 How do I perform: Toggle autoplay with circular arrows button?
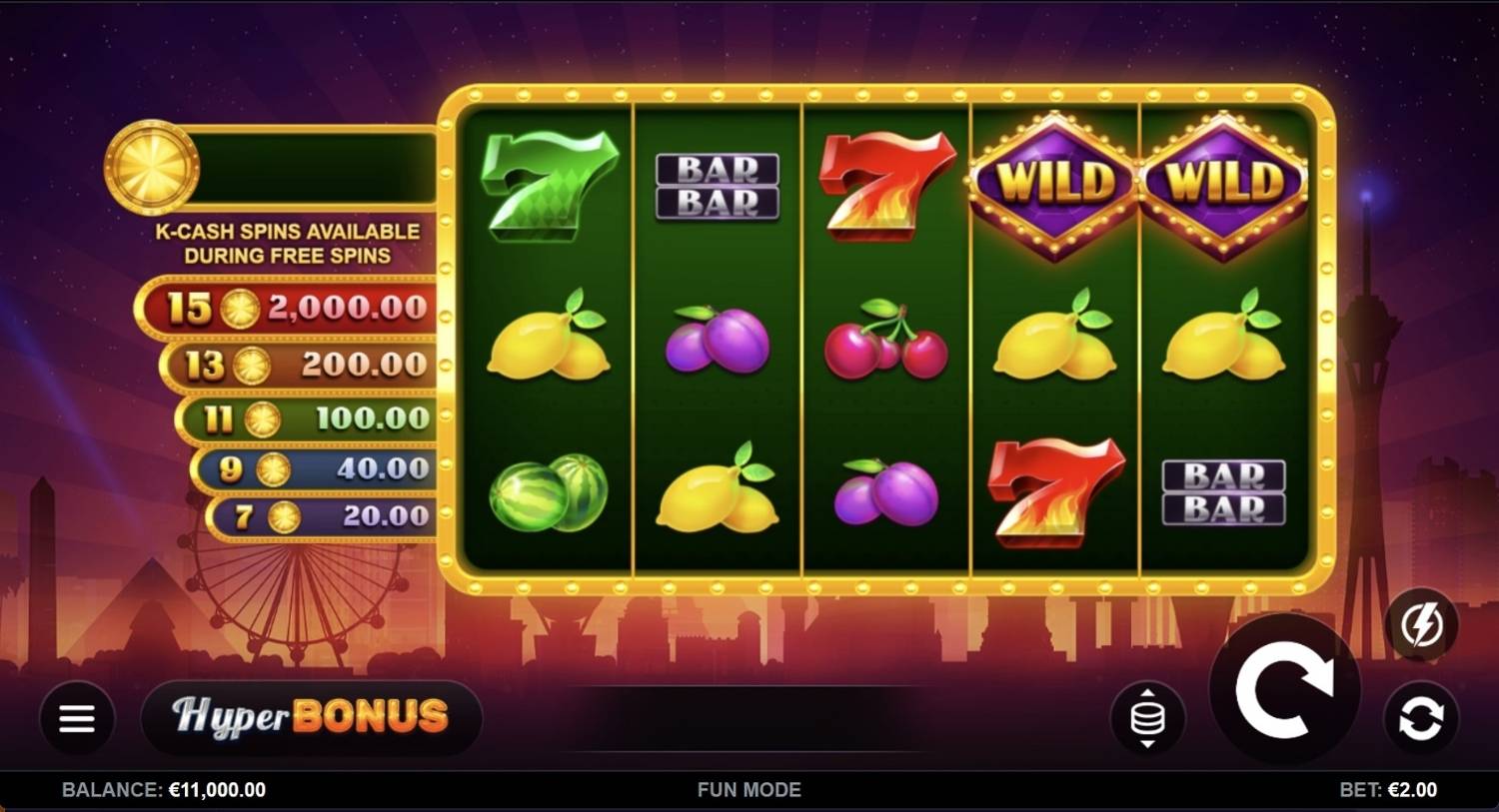(x=1423, y=715)
